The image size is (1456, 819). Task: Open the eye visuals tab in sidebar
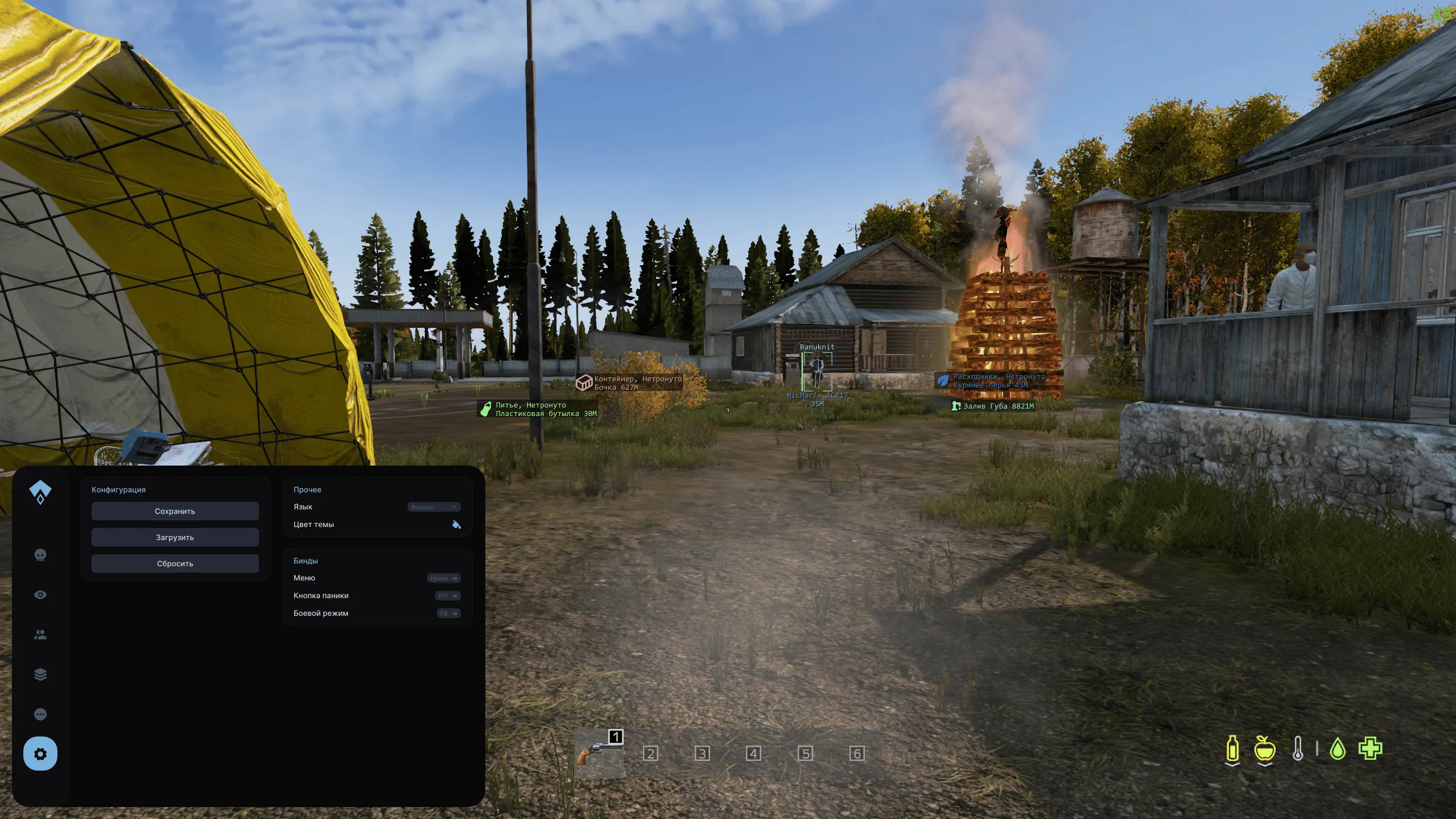click(39, 594)
